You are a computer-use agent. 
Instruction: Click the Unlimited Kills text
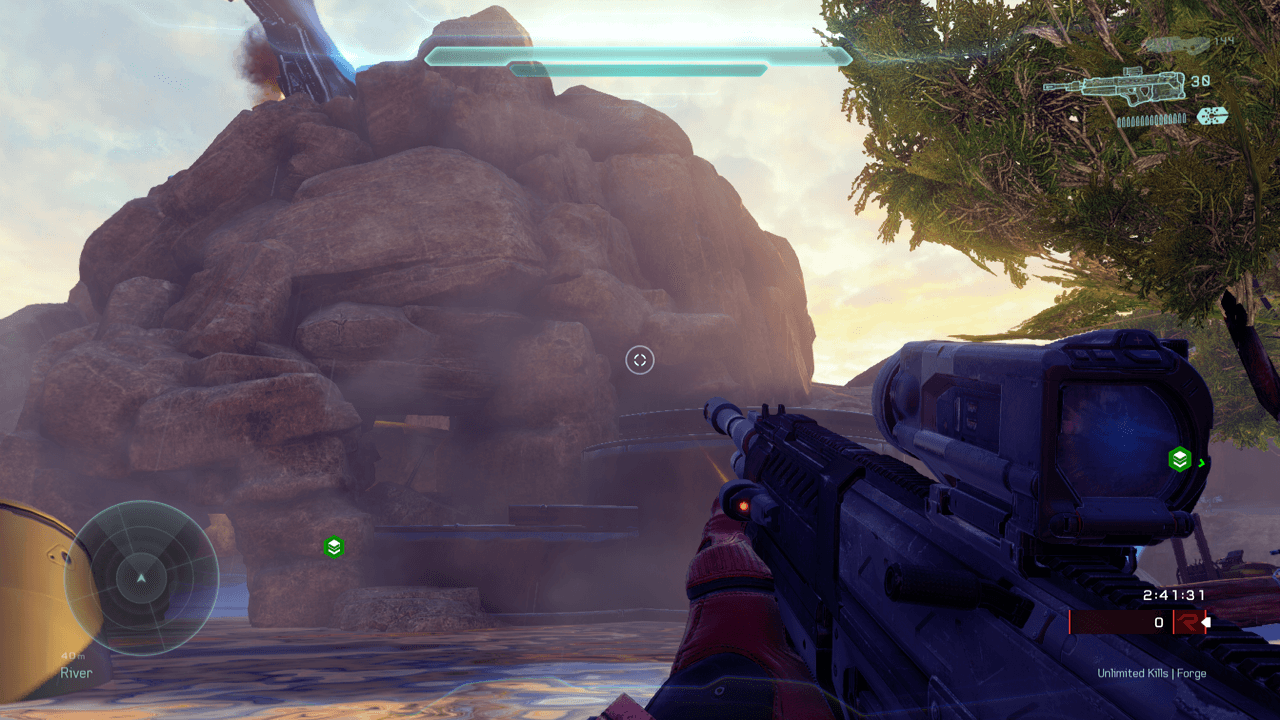click(x=1134, y=673)
